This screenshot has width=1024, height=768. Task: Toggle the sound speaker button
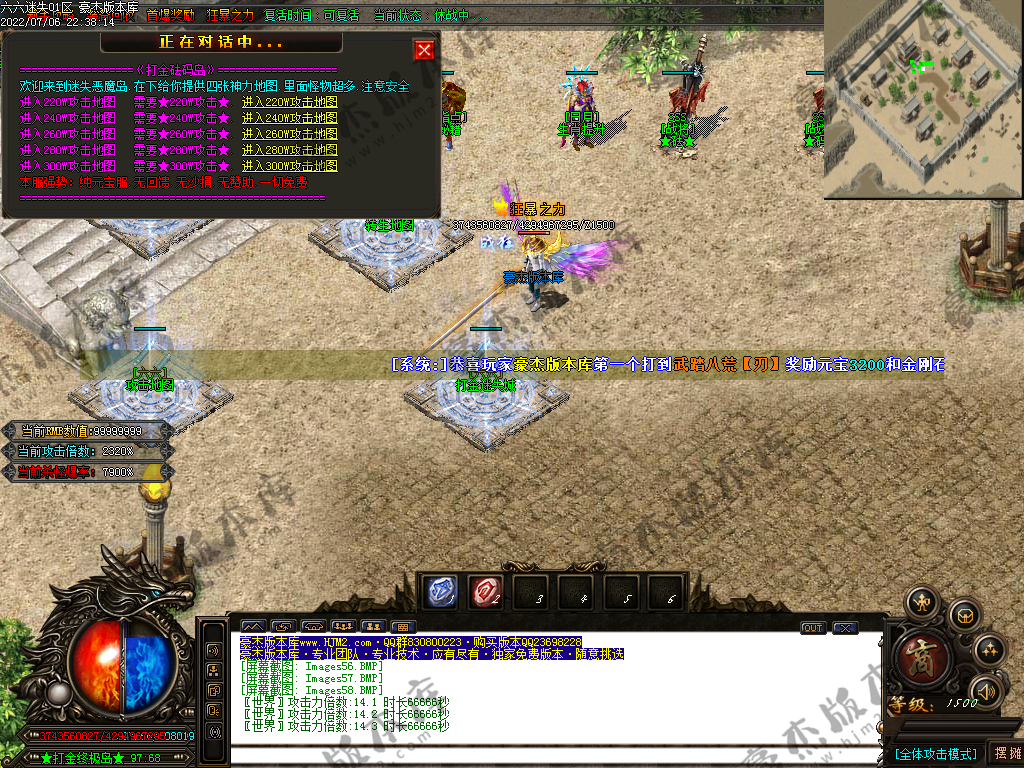(x=986, y=691)
